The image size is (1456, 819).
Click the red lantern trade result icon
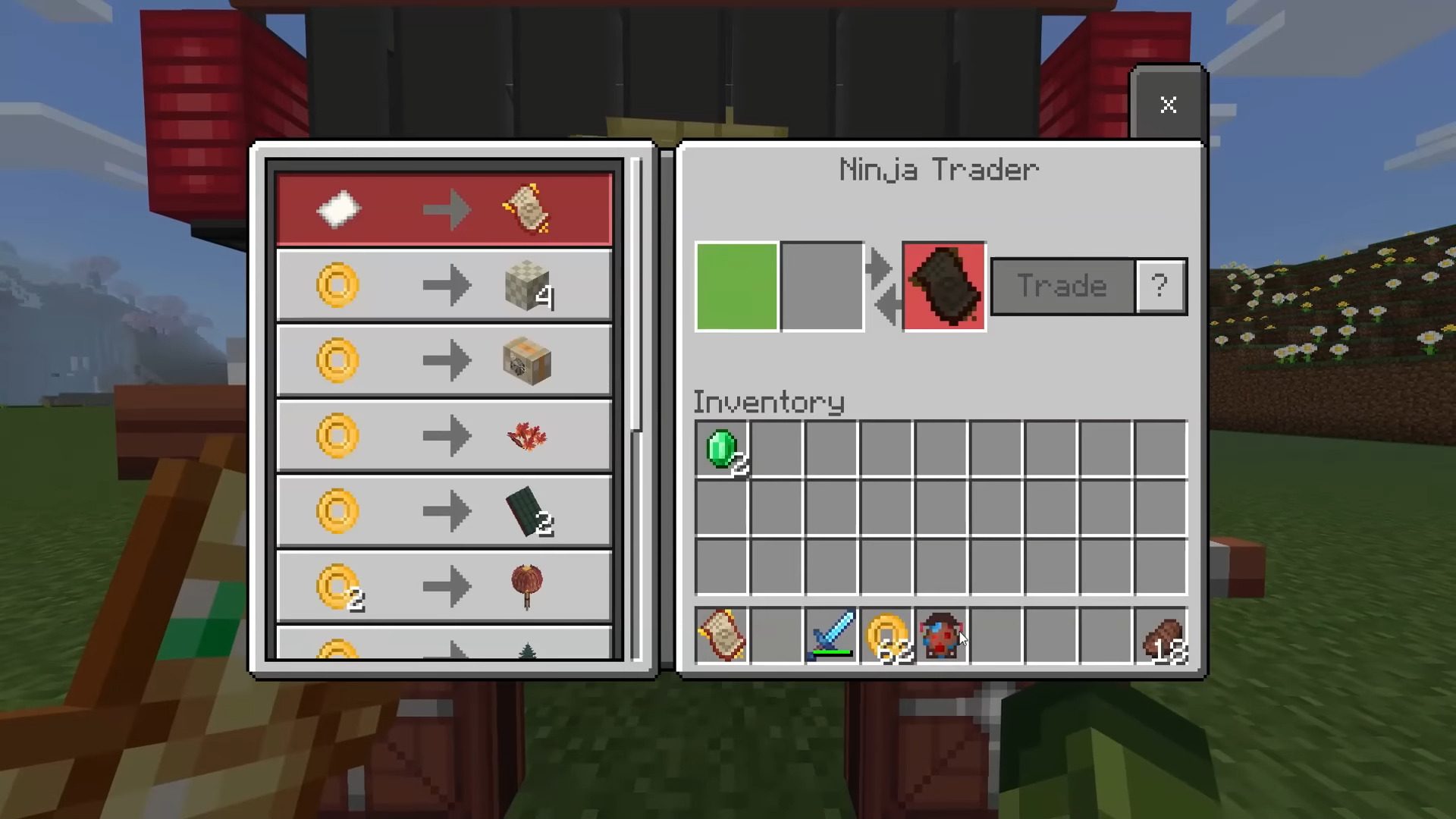coord(529,585)
